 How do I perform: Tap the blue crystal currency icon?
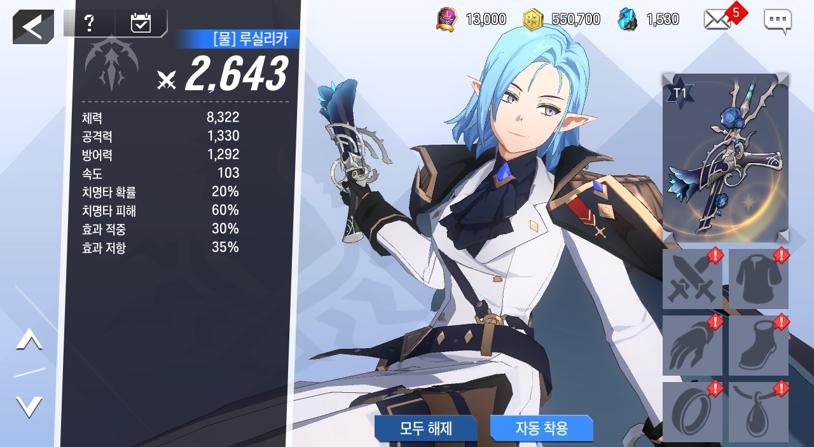click(x=627, y=19)
